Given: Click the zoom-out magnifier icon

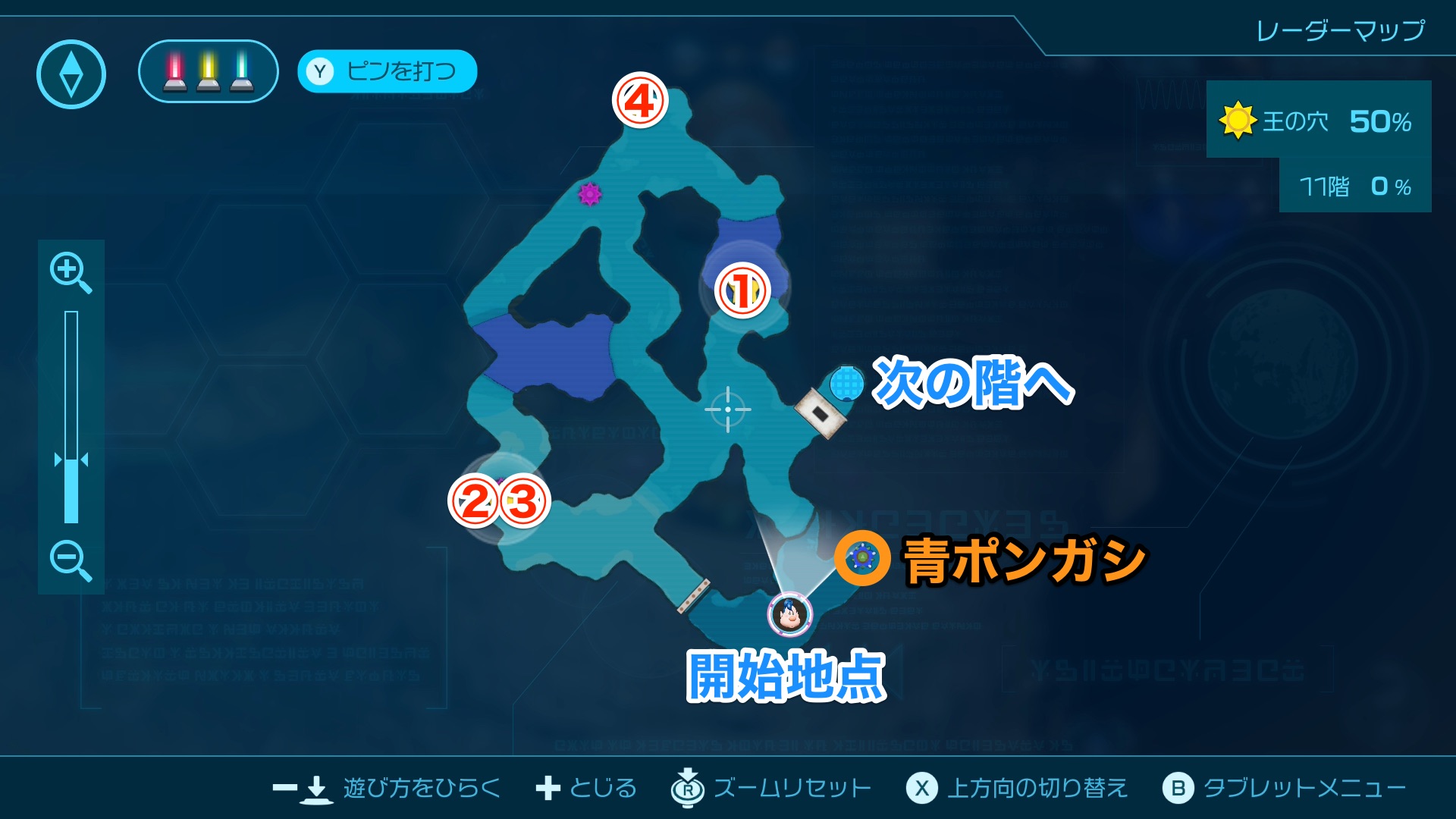Looking at the screenshot, I should point(71,561).
